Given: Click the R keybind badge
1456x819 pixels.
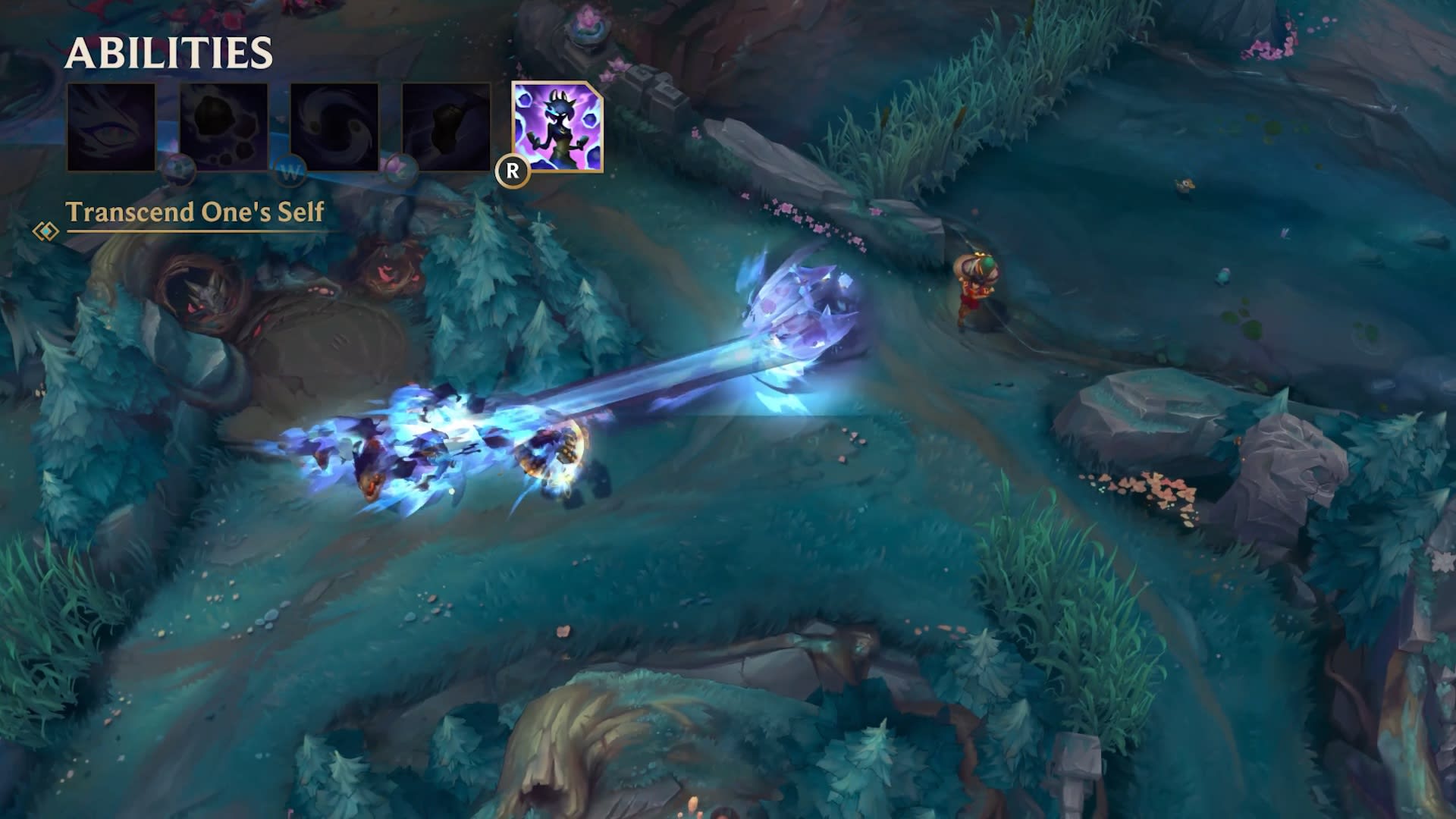Looking at the screenshot, I should (513, 173).
